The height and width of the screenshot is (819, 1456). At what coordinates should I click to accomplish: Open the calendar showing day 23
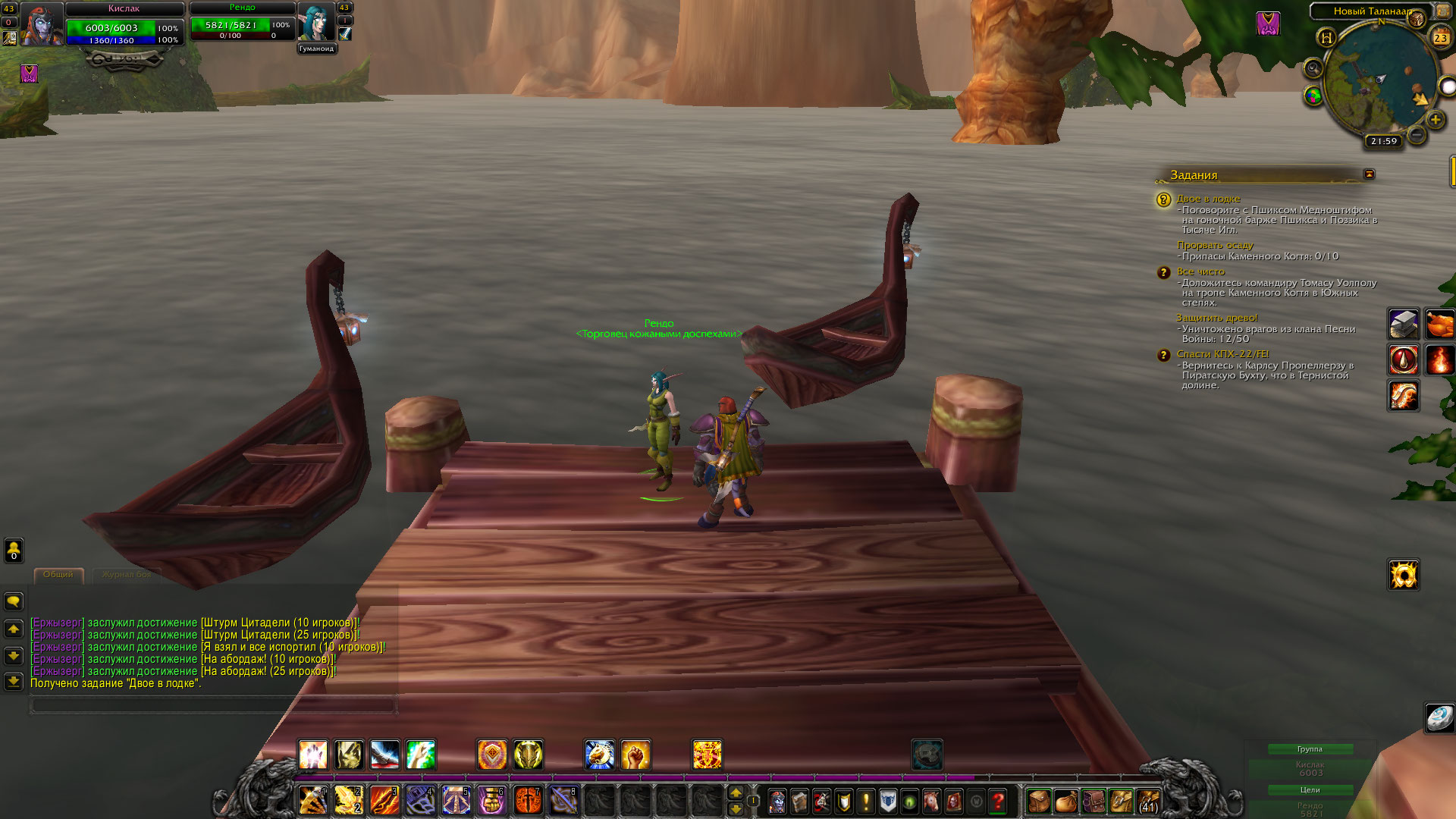coord(1439,37)
